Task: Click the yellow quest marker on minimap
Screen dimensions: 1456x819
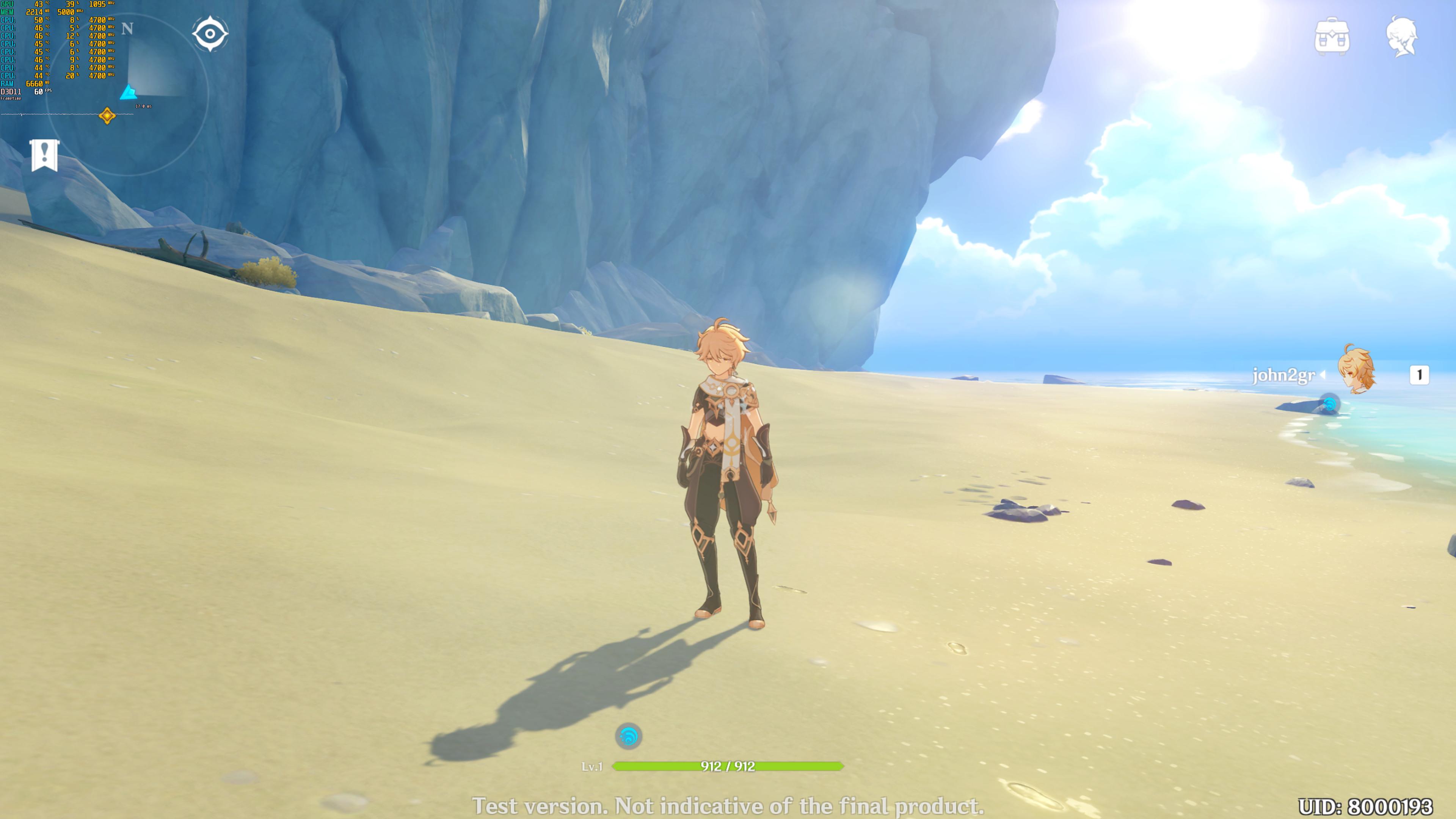Action: (107, 116)
